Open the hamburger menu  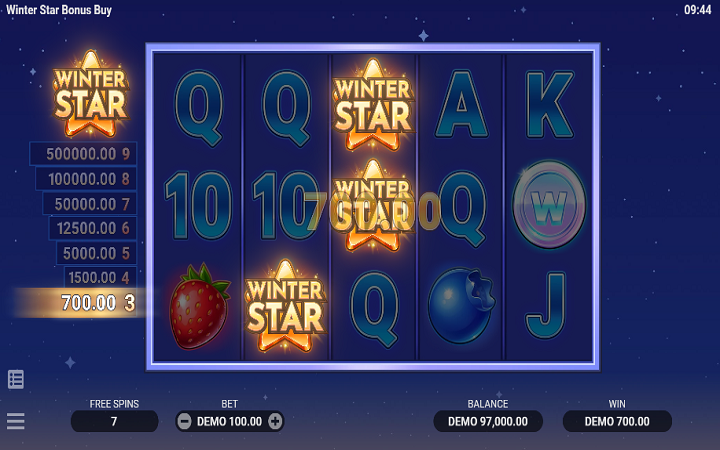[16, 421]
